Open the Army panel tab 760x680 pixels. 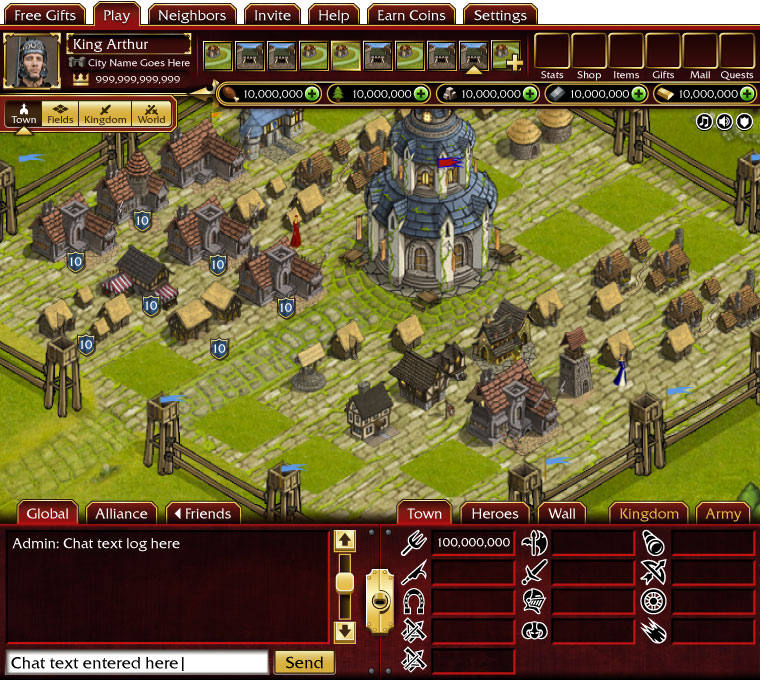click(x=723, y=513)
